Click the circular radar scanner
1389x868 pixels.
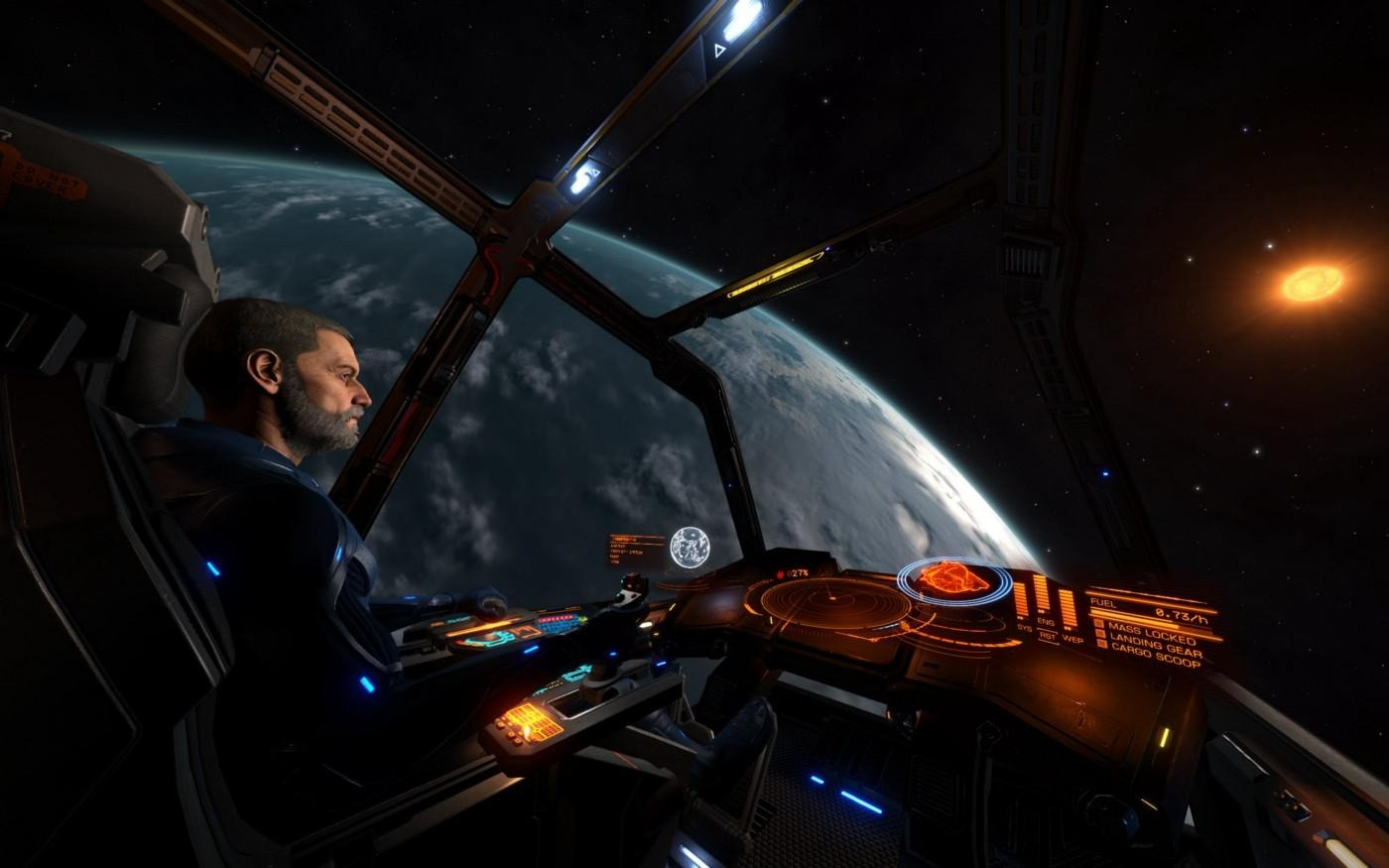[x=827, y=600]
